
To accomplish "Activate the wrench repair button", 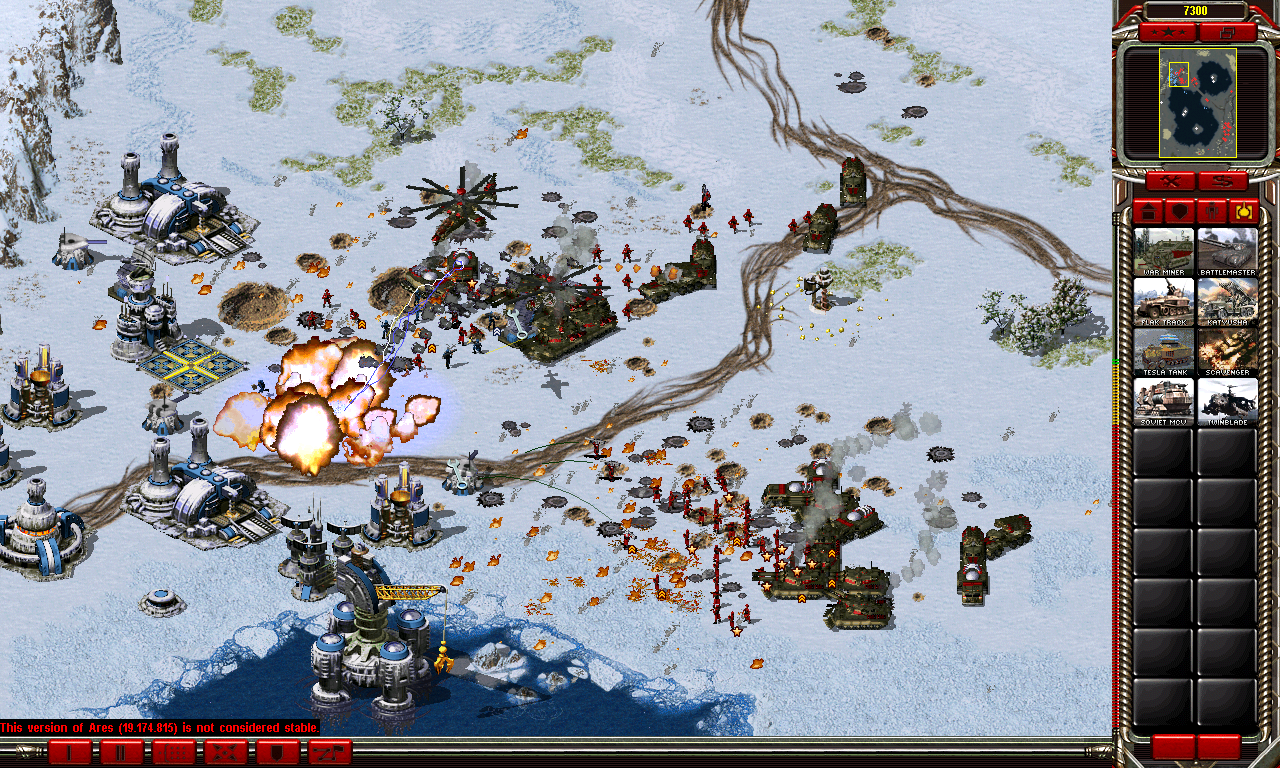I will coord(1170,181).
